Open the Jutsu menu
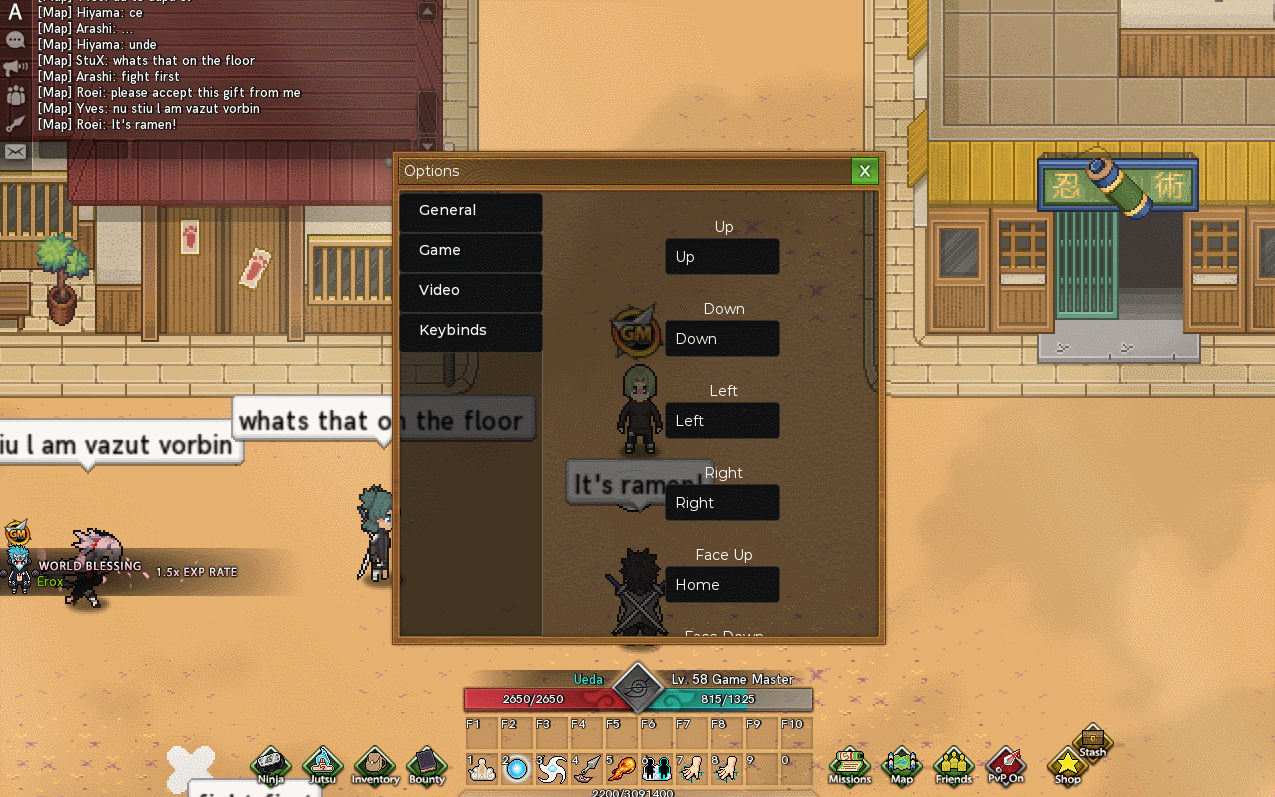Screen dimensions: 1275x797 point(323,765)
